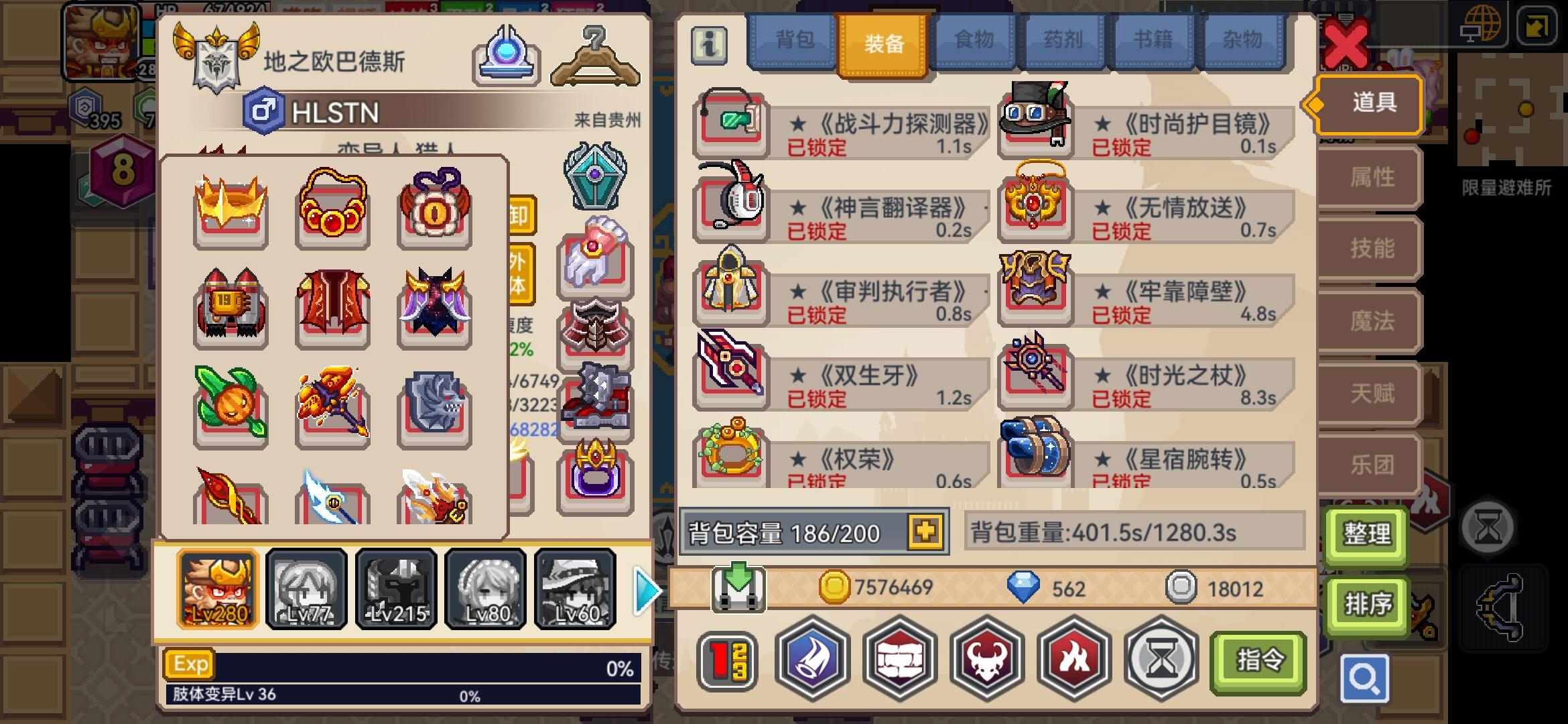Image resolution: width=1568 pixels, height=724 pixels.
Task: Open the hourglass skill hexagon icon
Action: (x=1161, y=660)
